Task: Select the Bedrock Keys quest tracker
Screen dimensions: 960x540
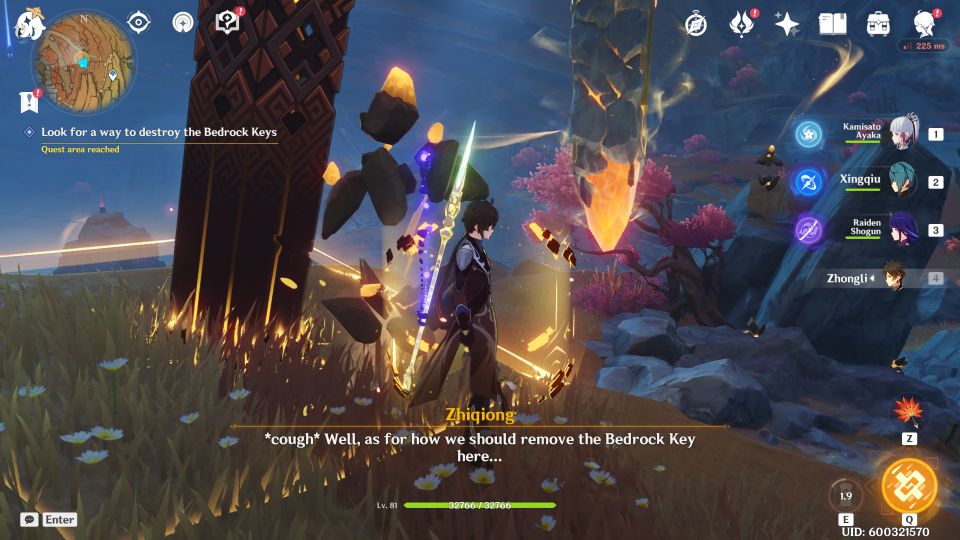Action: 158,132
